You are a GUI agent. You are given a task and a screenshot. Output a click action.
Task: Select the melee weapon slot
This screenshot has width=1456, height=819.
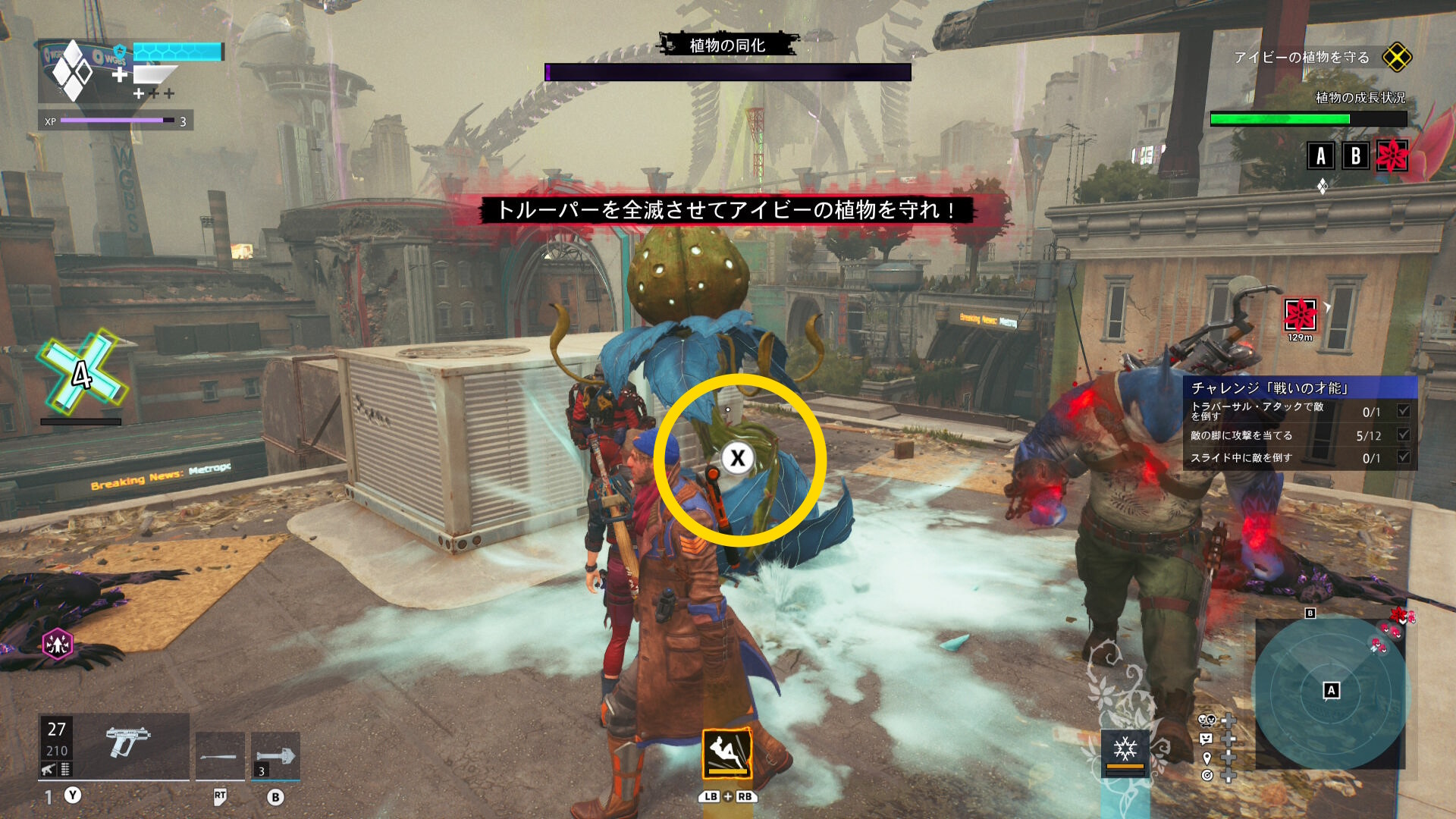tap(220, 755)
